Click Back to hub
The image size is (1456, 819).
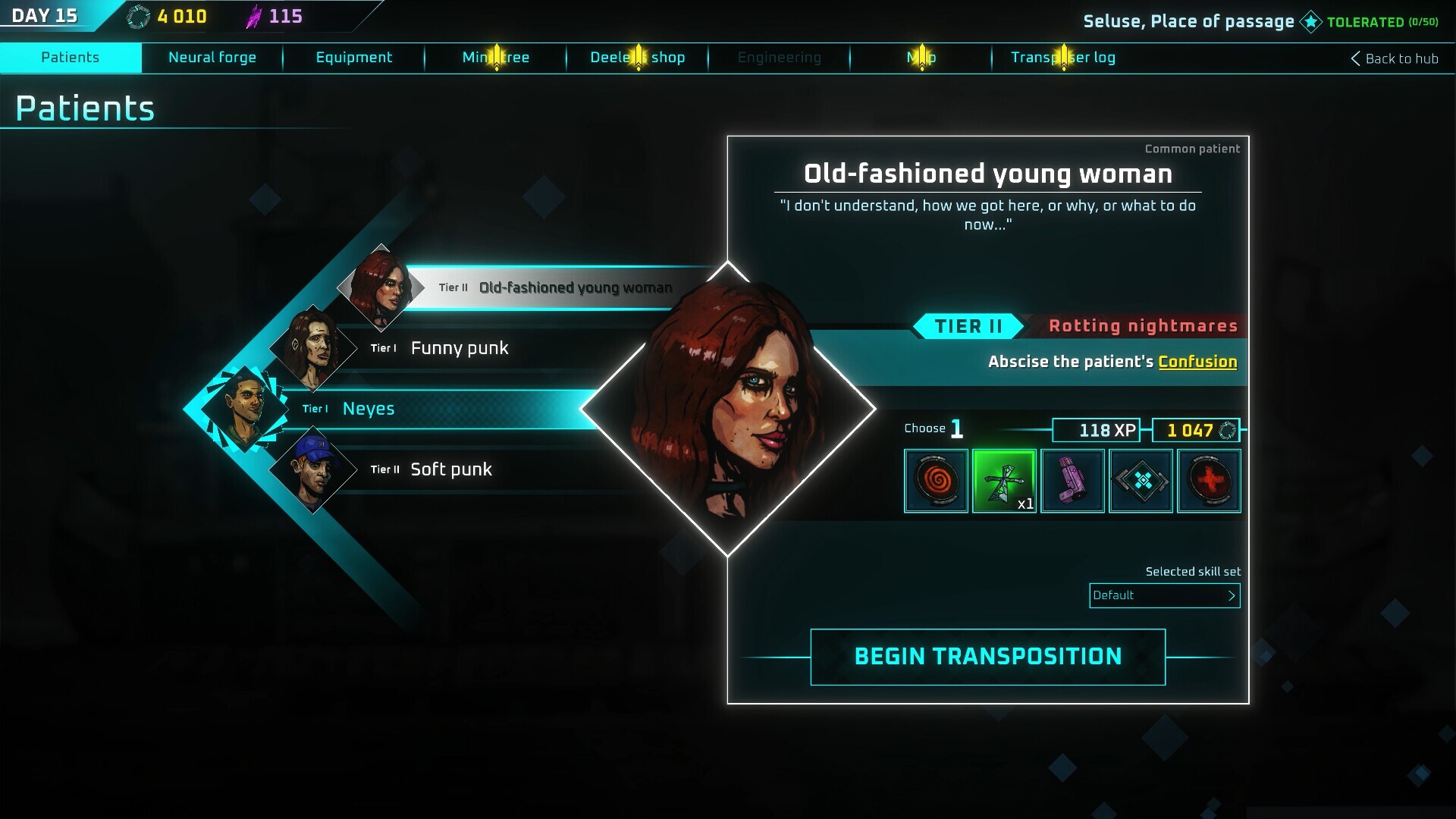coord(1394,58)
